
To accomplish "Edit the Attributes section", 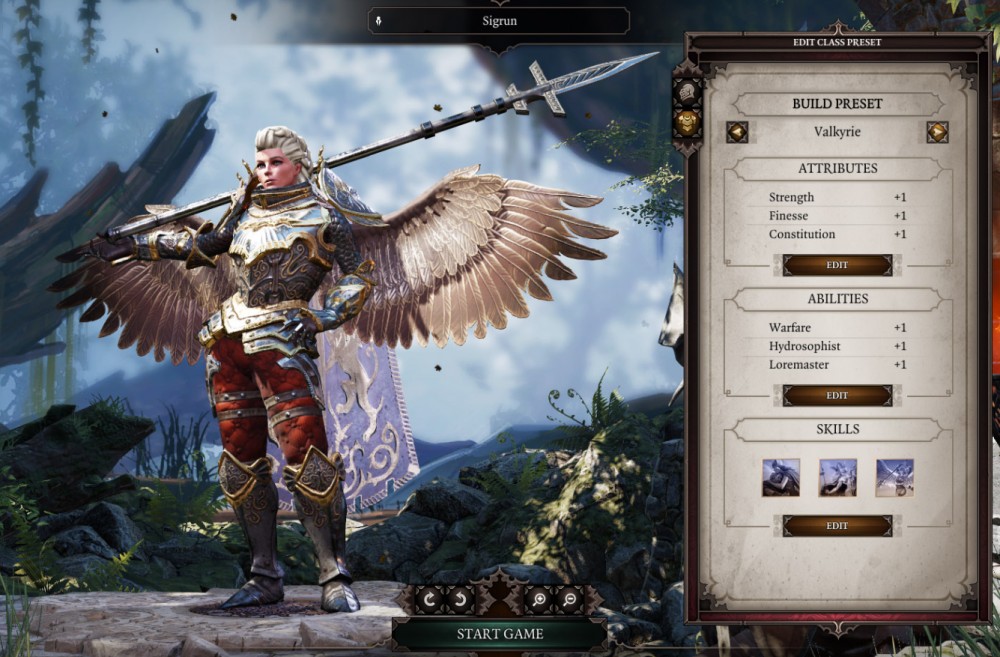I will click(837, 265).
